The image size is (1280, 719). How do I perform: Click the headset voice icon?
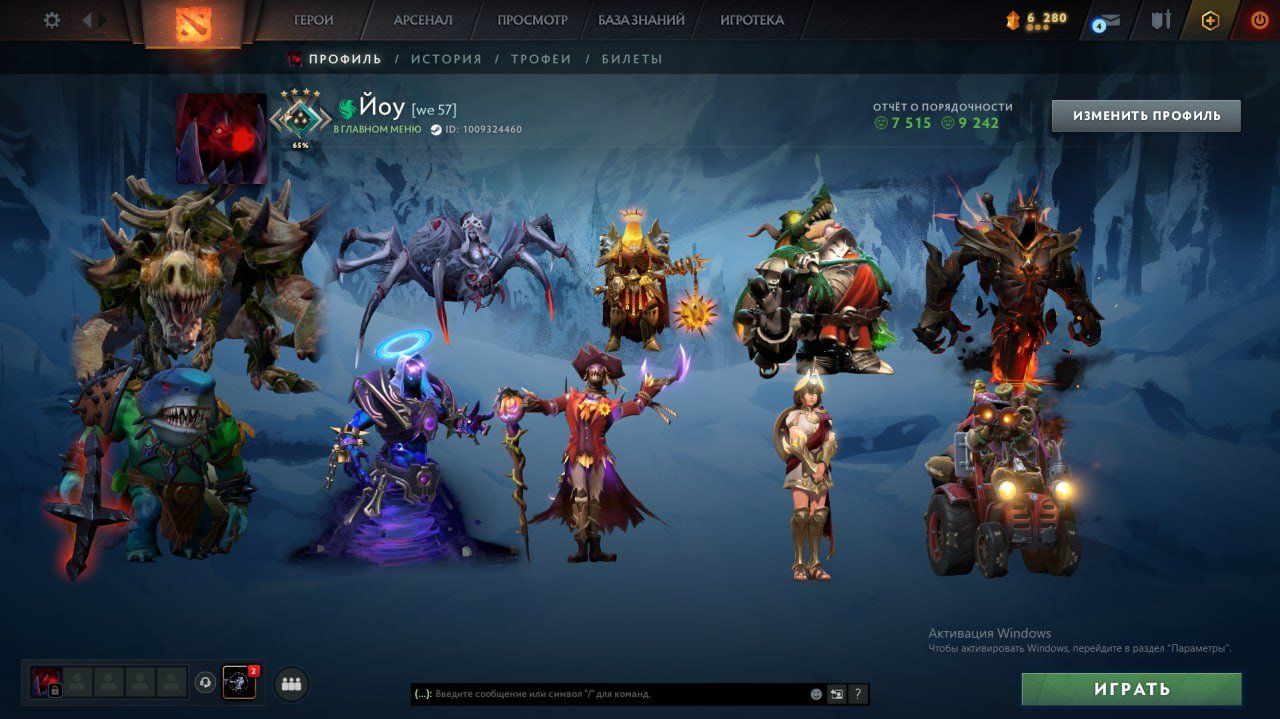[205, 683]
